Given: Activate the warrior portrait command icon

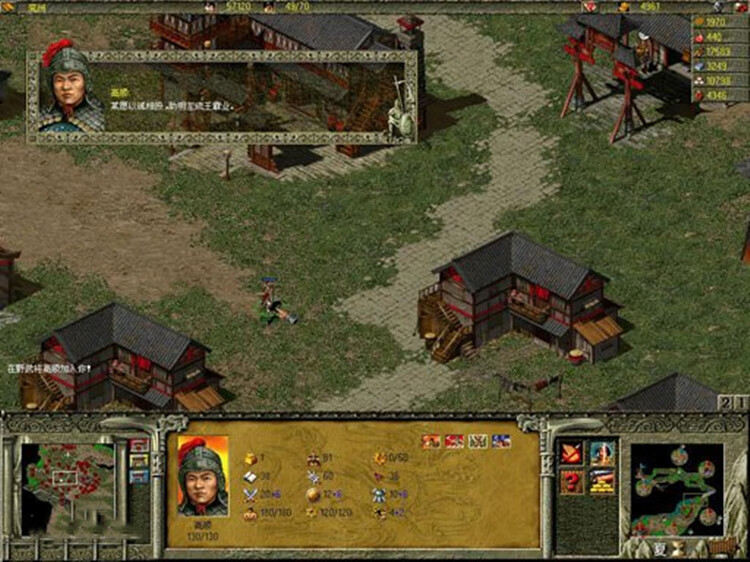Looking at the screenshot, I should [x=602, y=454].
